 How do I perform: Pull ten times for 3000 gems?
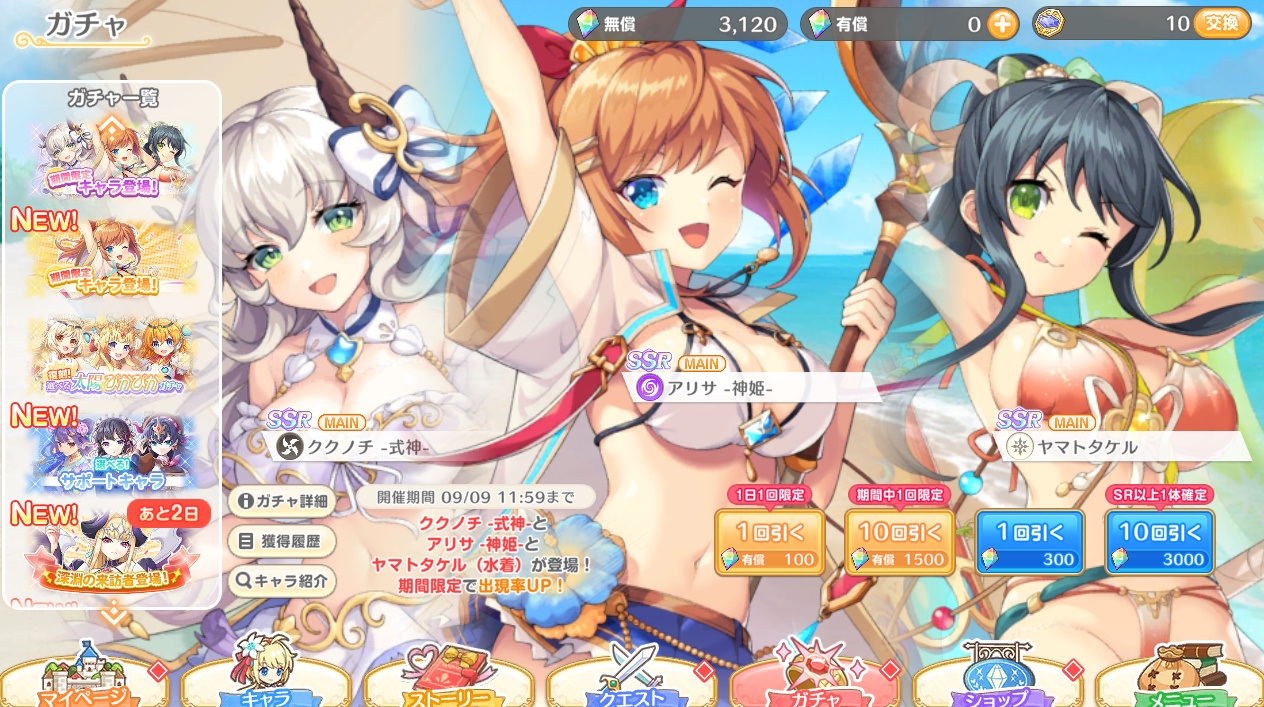click(x=1160, y=541)
